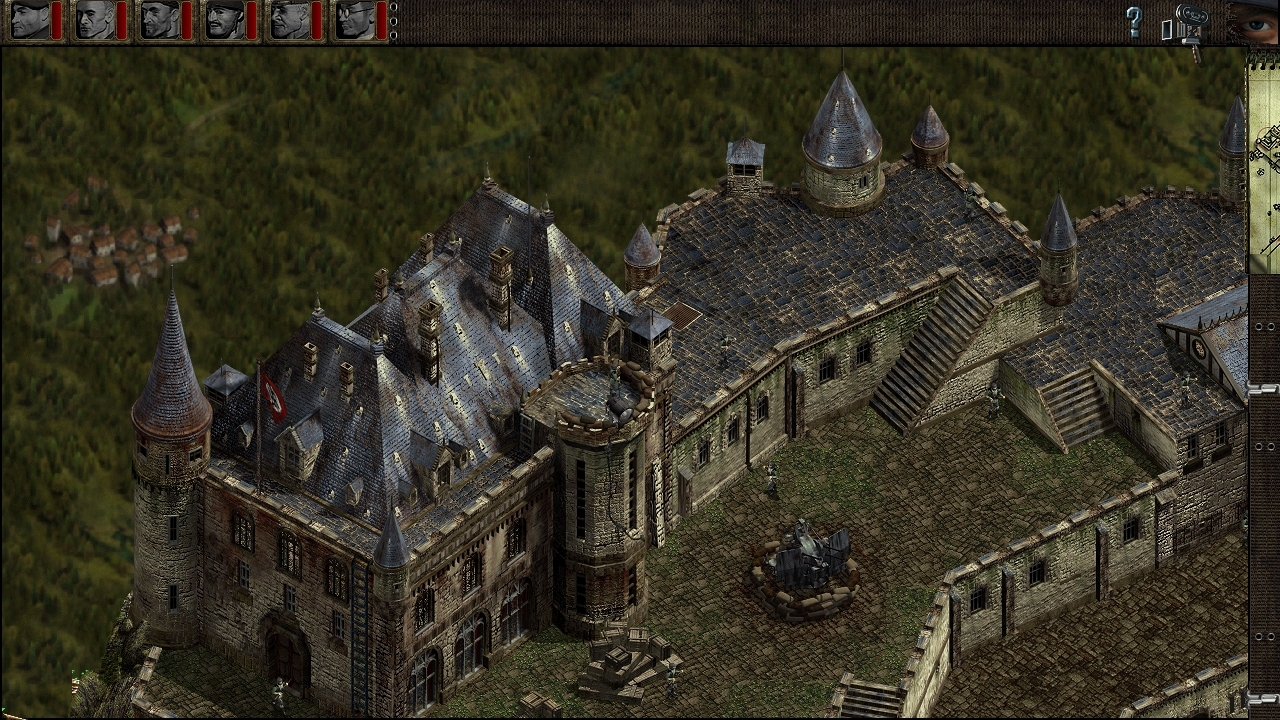
Task: Toggle the top round button beside portraits
Action: coord(393,7)
